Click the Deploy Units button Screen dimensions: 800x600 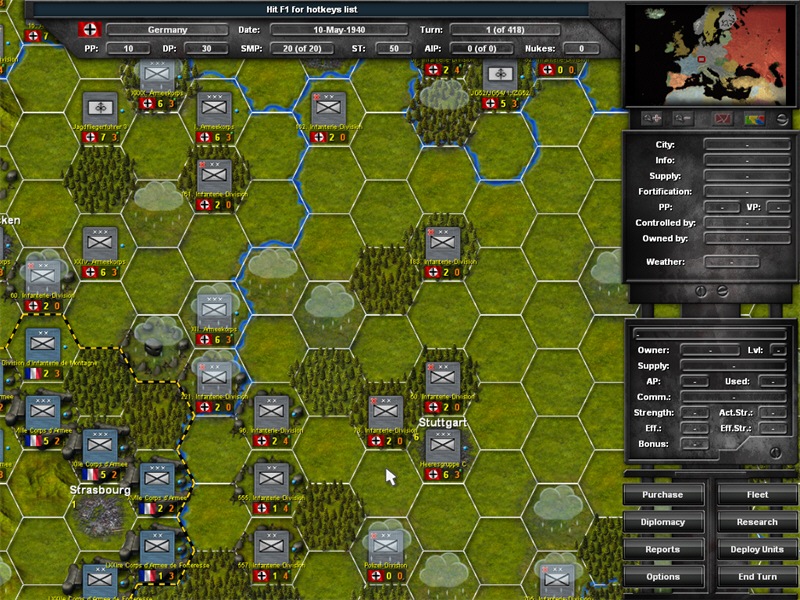pos(757,549)
